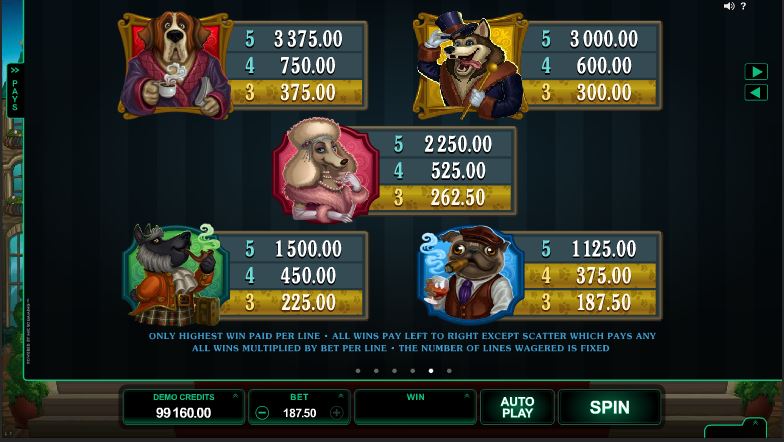
Task: Expand the Demo Credits panel
Action: coord(234,396)
